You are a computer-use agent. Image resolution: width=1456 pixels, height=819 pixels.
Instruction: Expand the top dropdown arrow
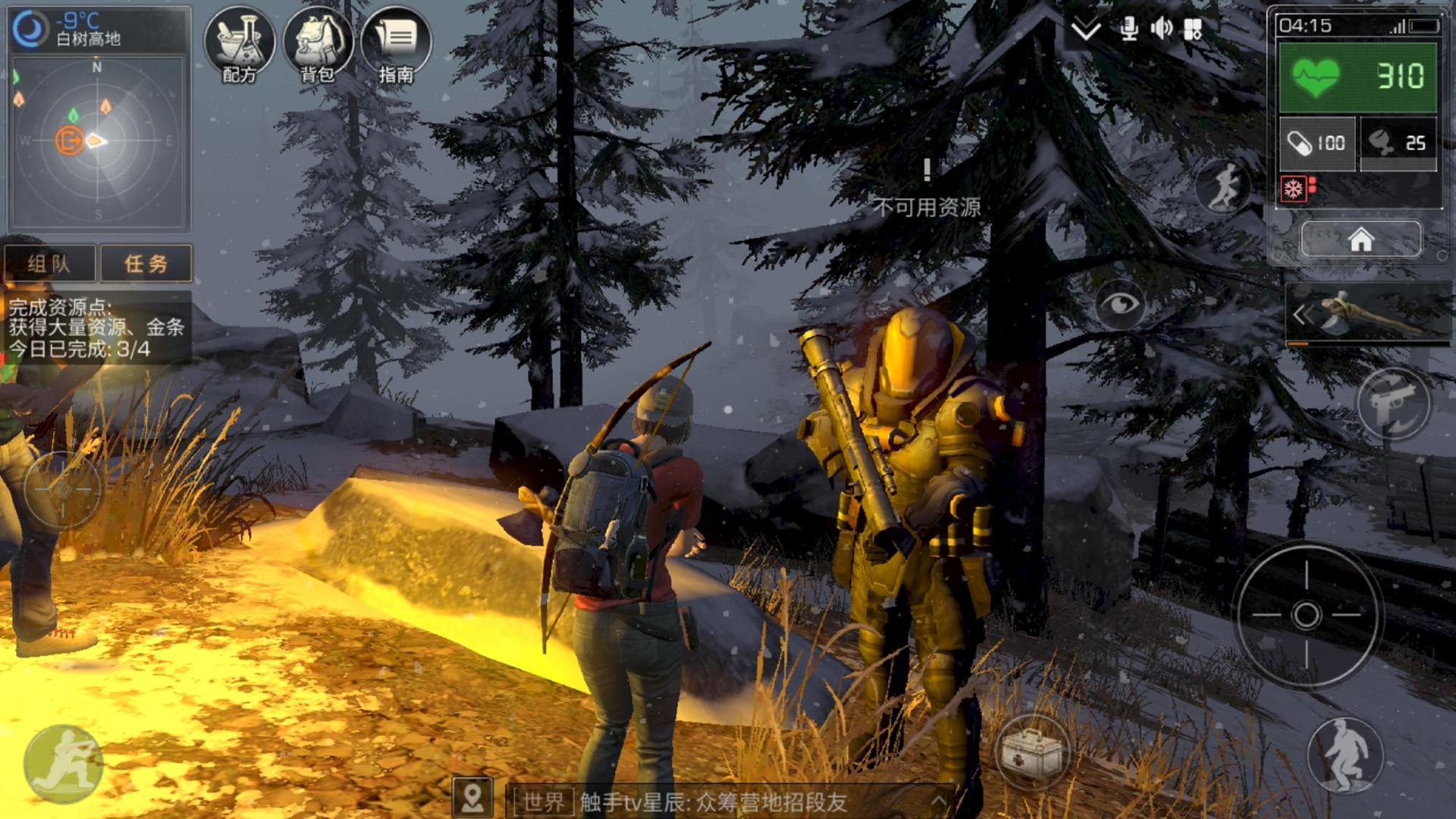point(1086,30)
